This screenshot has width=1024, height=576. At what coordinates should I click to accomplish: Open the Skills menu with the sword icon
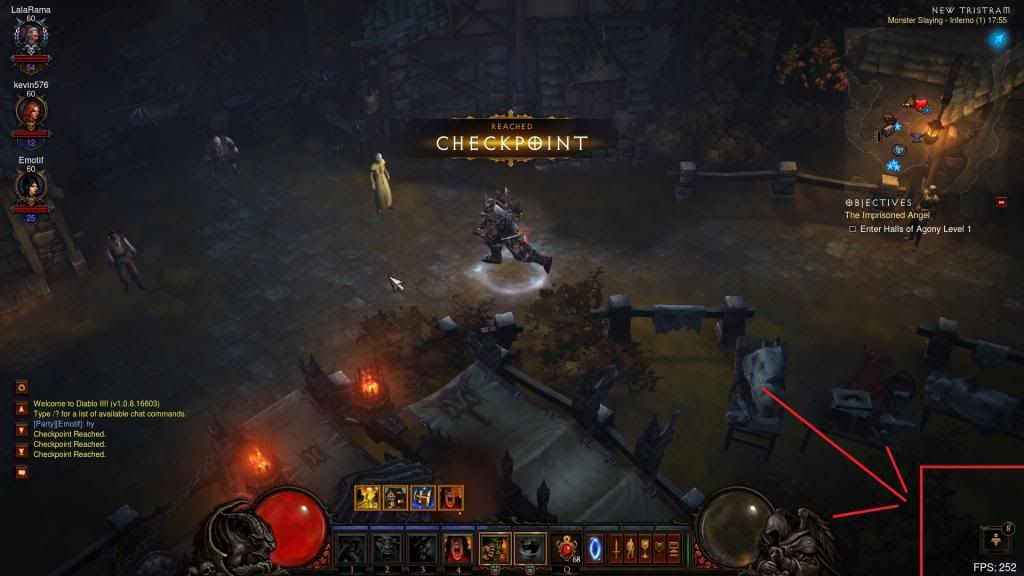pos(617,548)
